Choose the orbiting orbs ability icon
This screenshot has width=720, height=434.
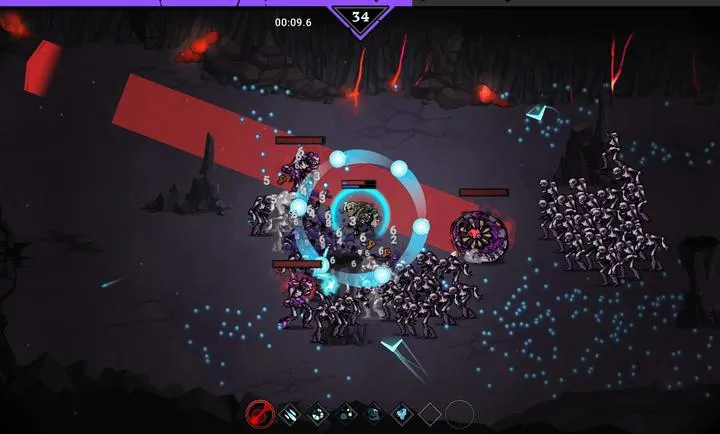(317, 412)
